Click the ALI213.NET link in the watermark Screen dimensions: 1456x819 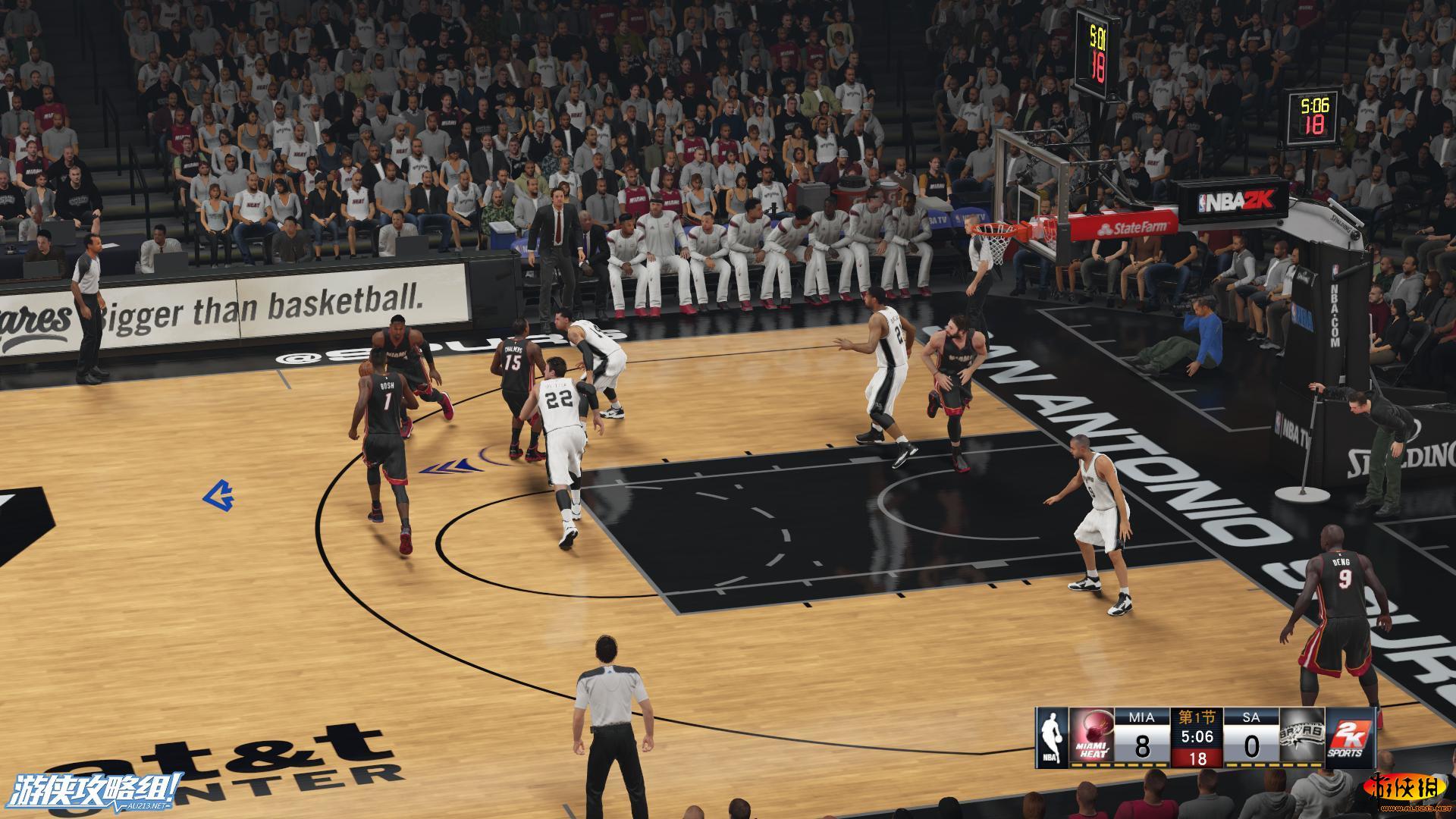pyautogui.click(x=146, y=805)
